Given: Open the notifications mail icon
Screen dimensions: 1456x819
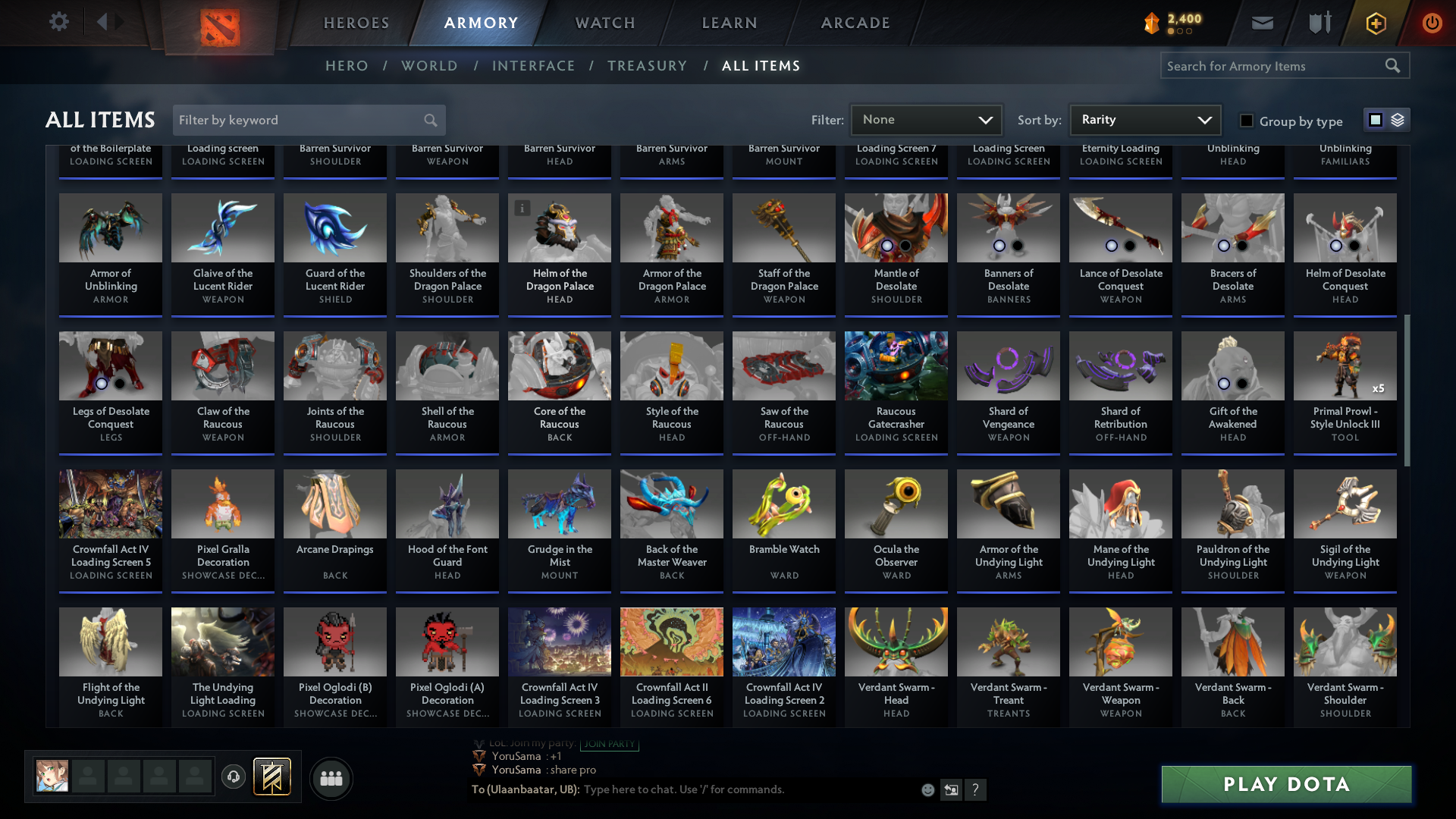Looking at the screenshot, I should [x=1262, y=23].
